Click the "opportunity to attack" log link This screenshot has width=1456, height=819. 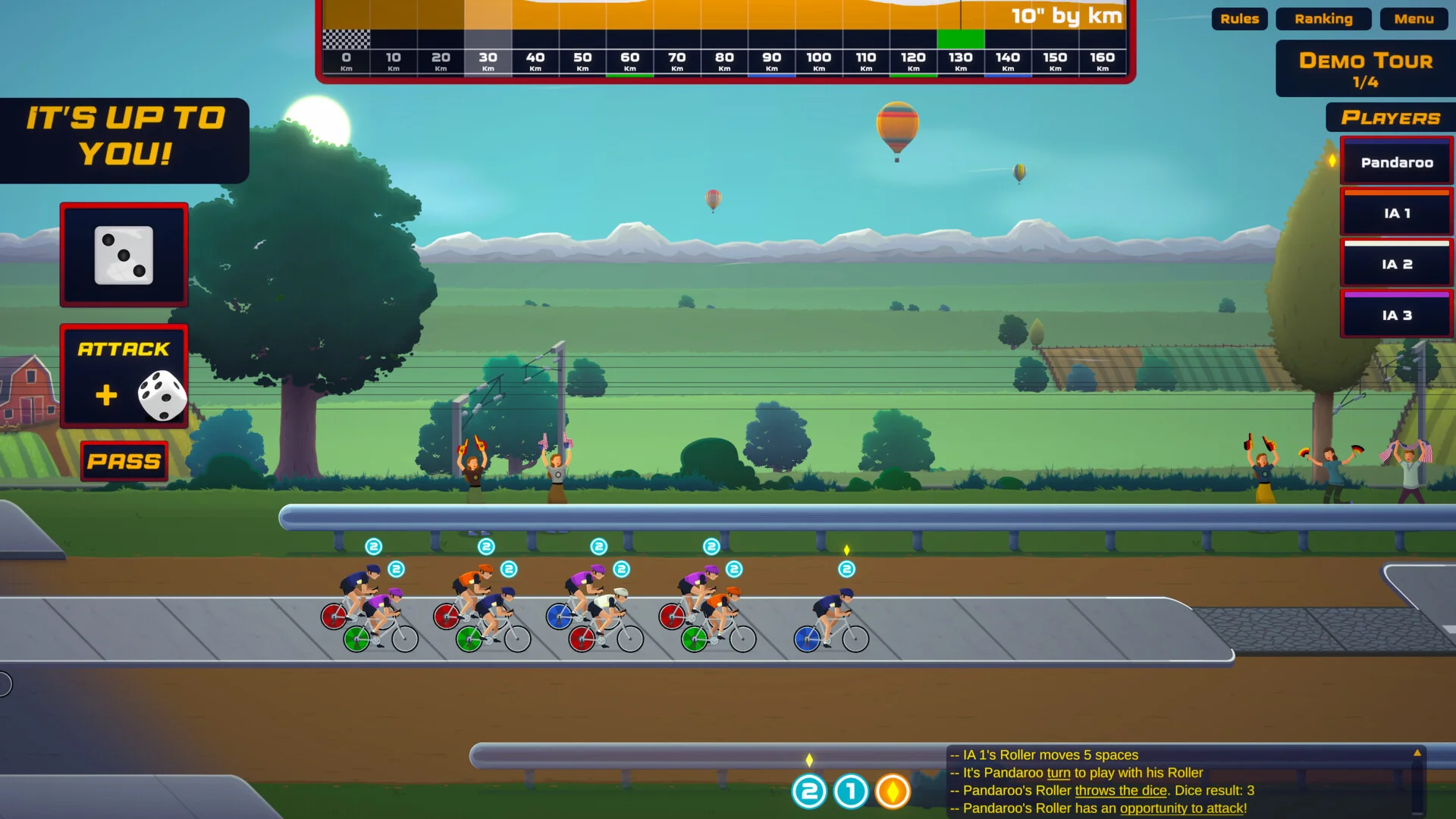click(x=1181, y=808)
